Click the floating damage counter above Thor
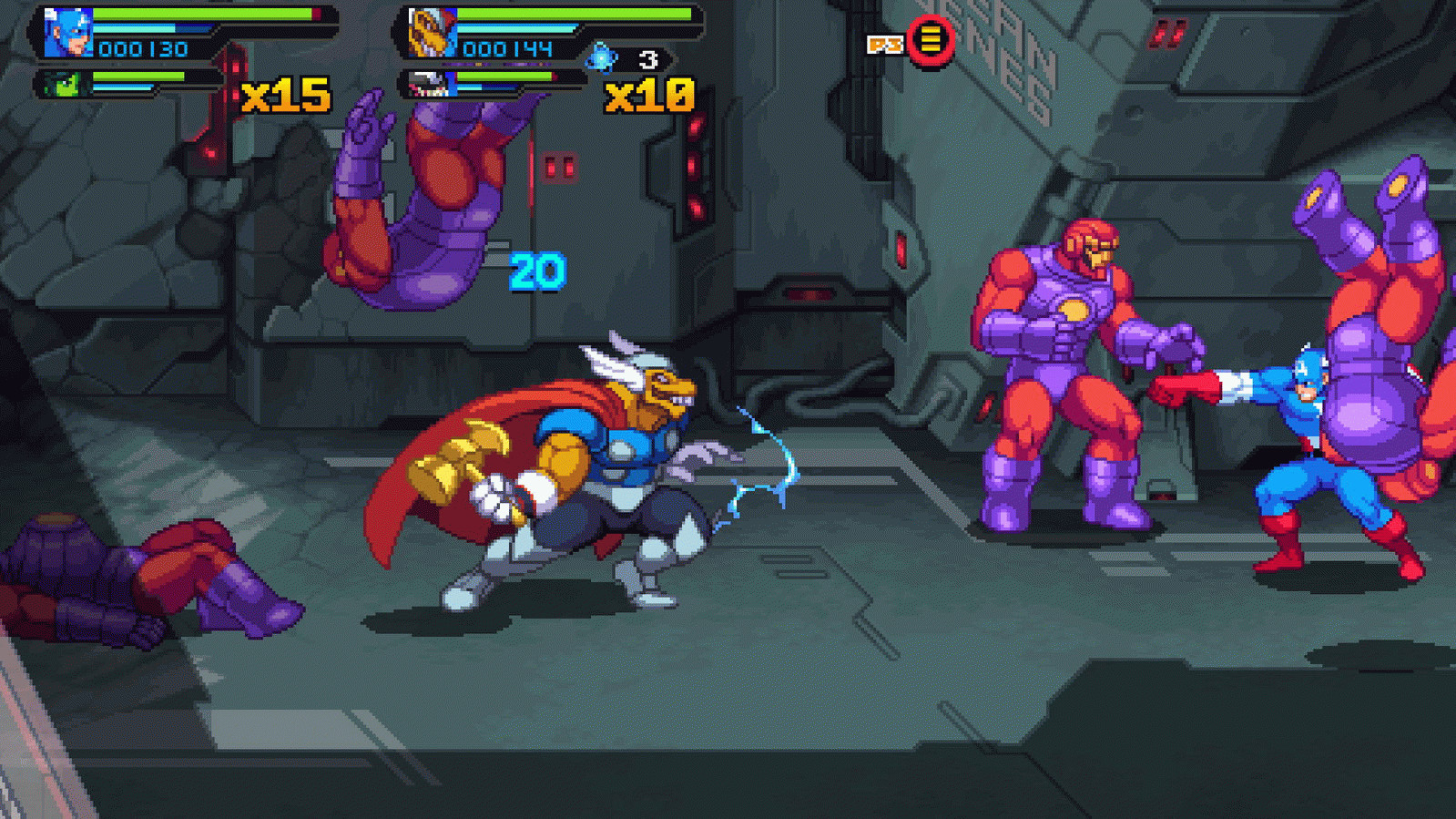1456x819 pixels. coord(536,268)
